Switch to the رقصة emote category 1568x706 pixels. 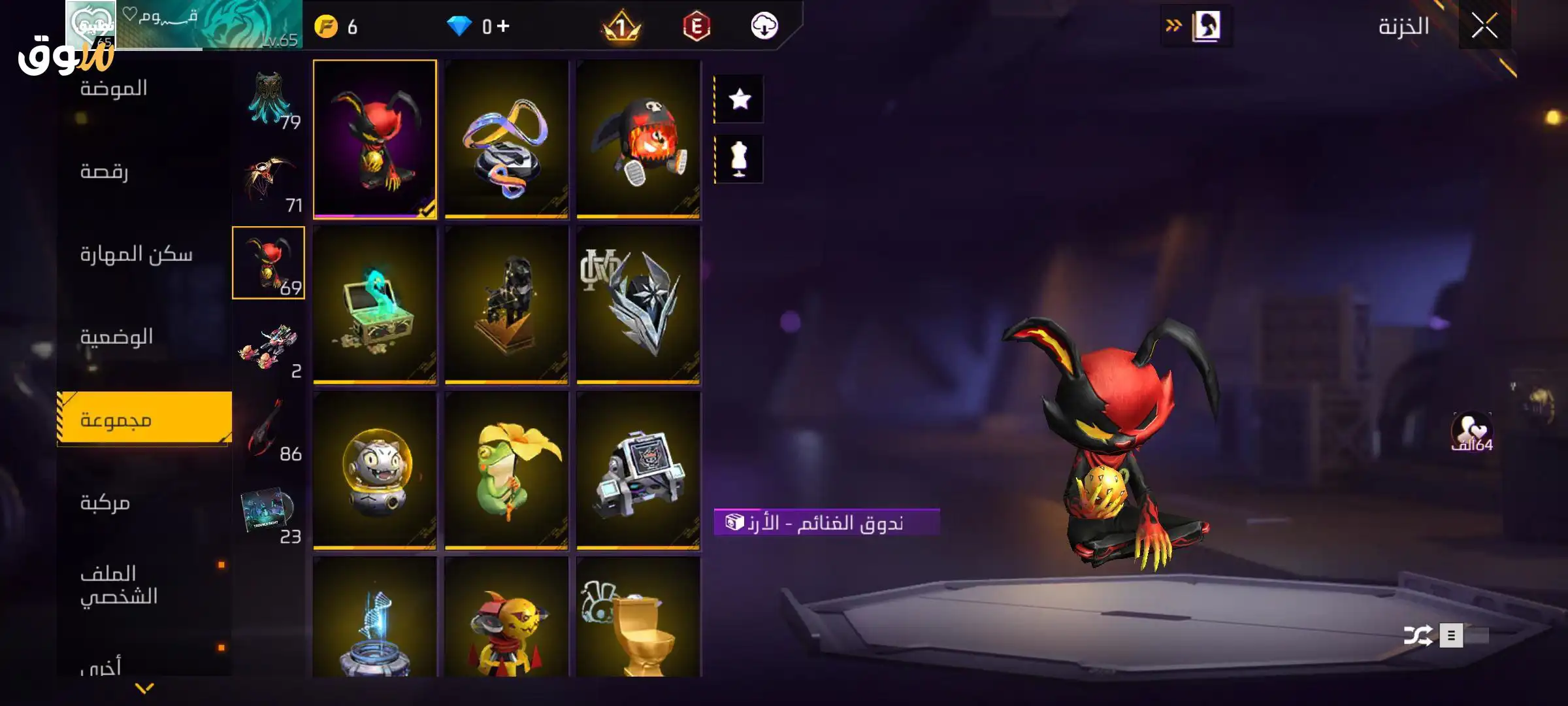(105, 171)
